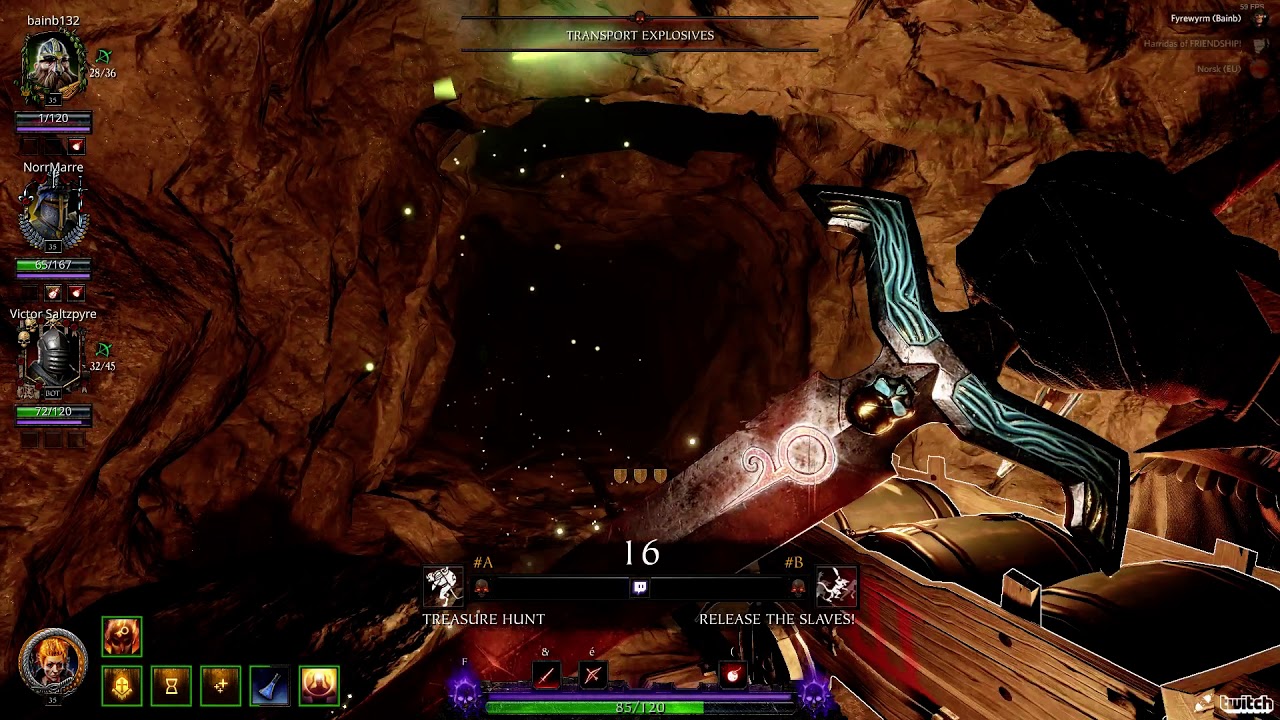Click the Twitch logo on vote bar
Viewport: 1280px width, 720px height.
click(640, 588)
